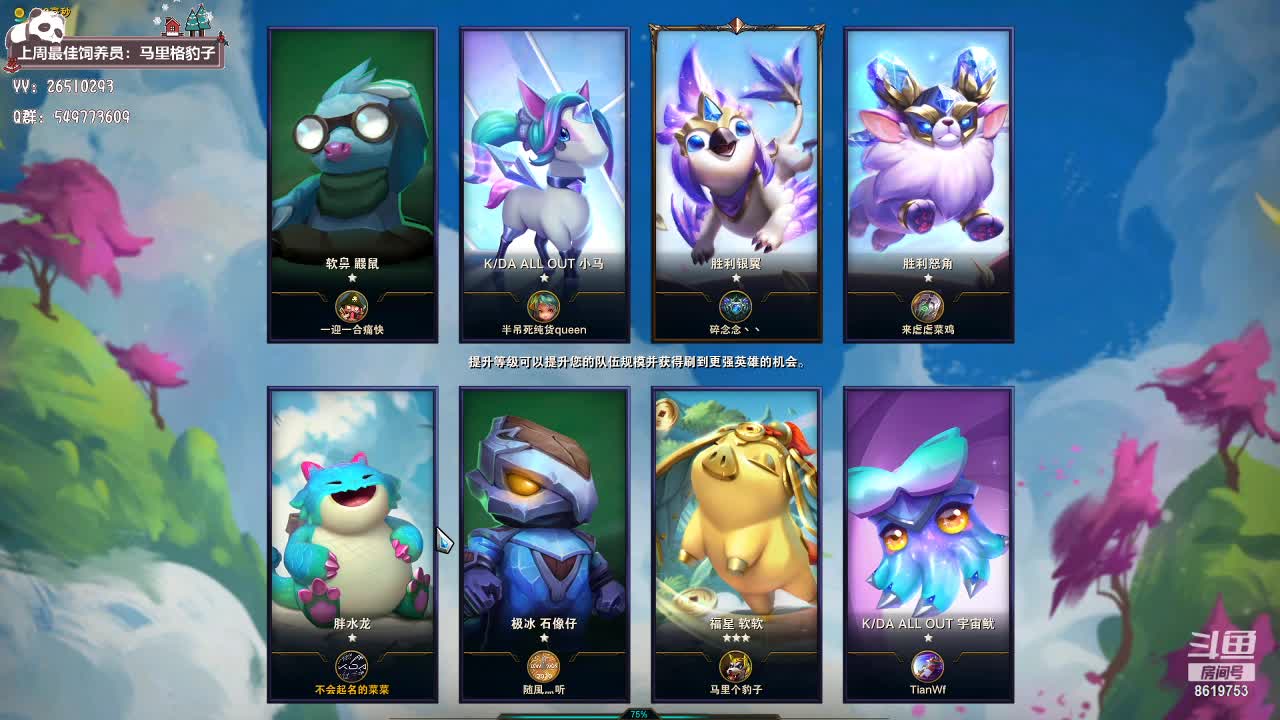Open TianWf's player avatar icon
This screenshot has width=1280, height=720.
[928, 666]
